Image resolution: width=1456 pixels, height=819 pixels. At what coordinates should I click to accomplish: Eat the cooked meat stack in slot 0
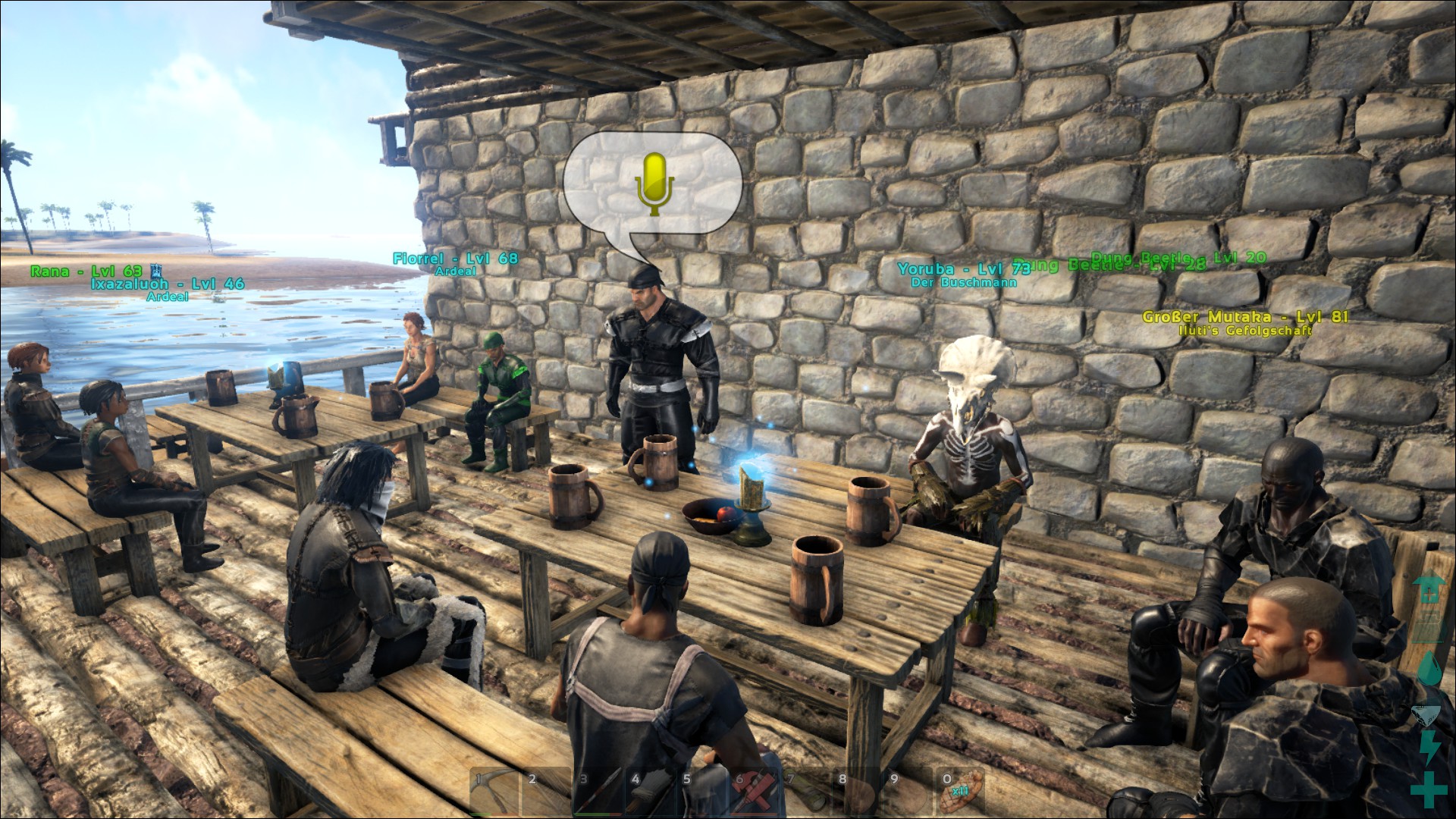tap(959, 792)
